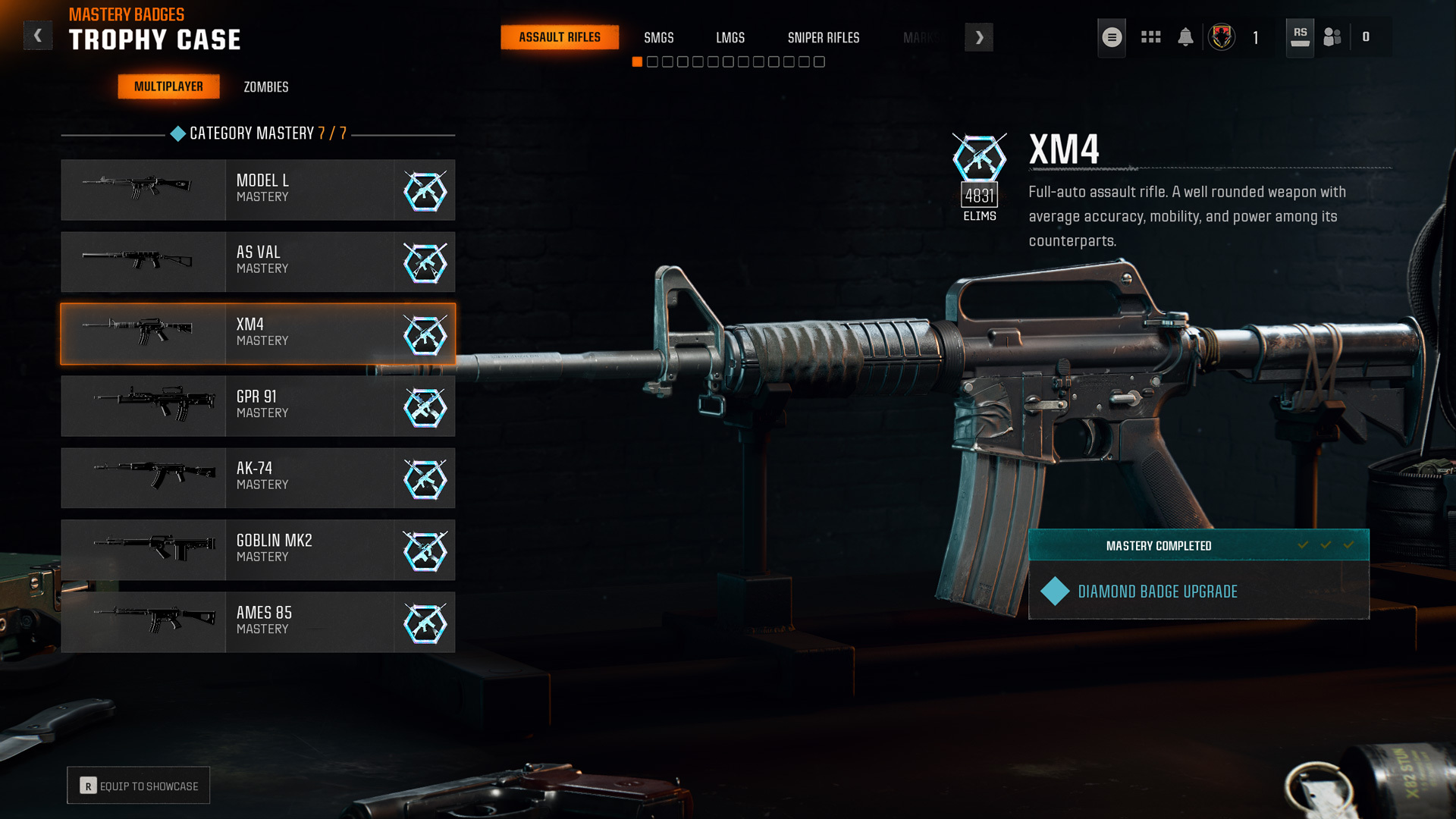This screenshot has width=1456, height=819.
Task: Select the Multiplayer tab
Action: (168, 86)
